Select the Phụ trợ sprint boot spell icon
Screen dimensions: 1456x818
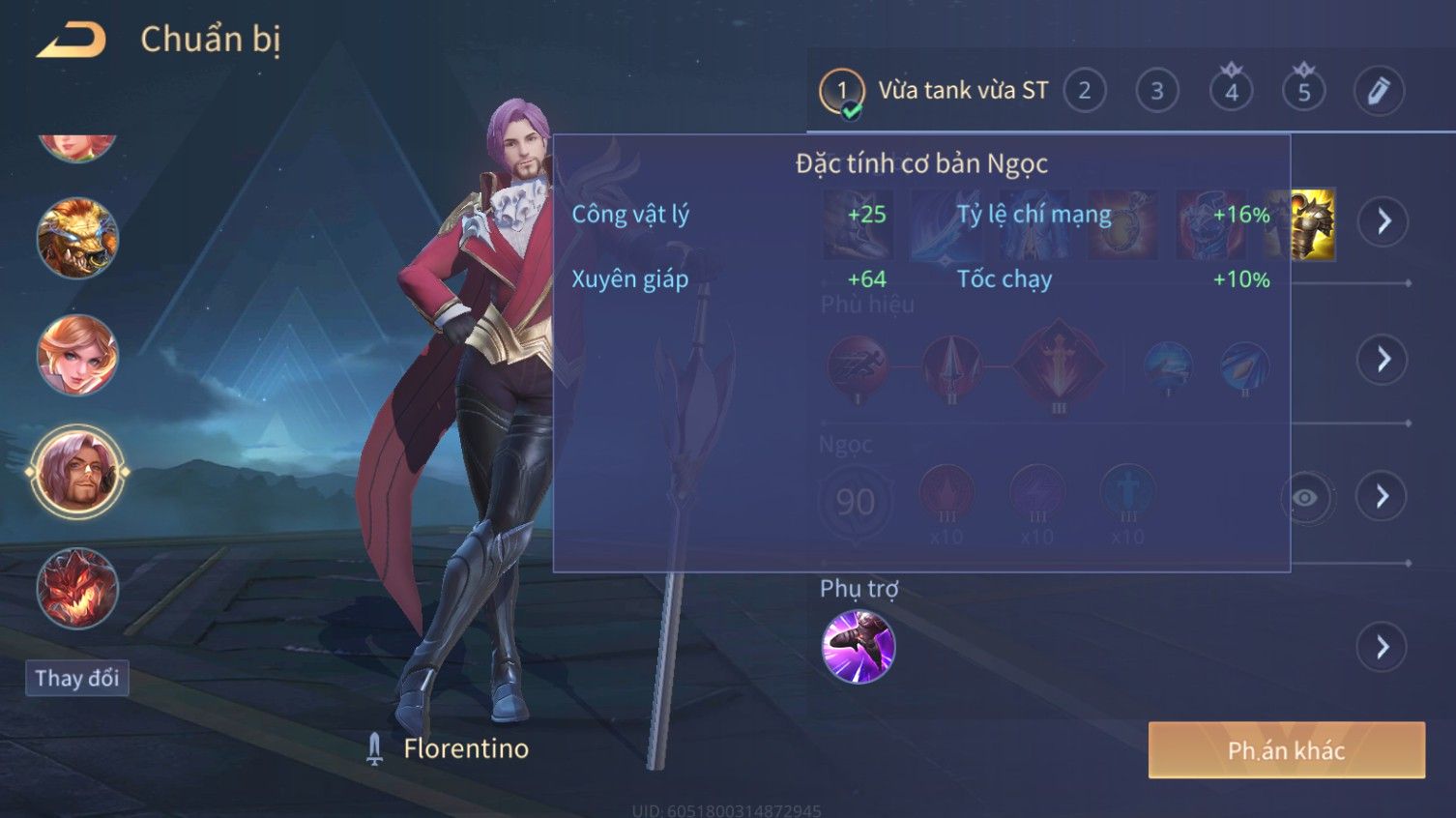(x=858, y=647)
